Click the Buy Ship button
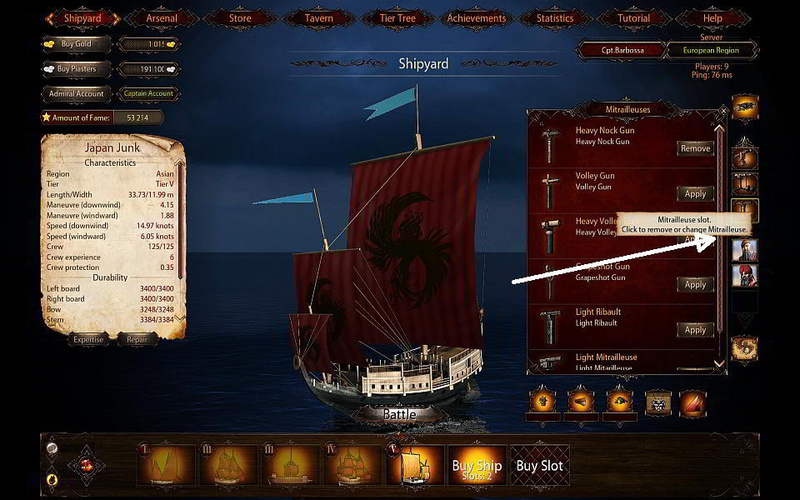 coord(477,466)
